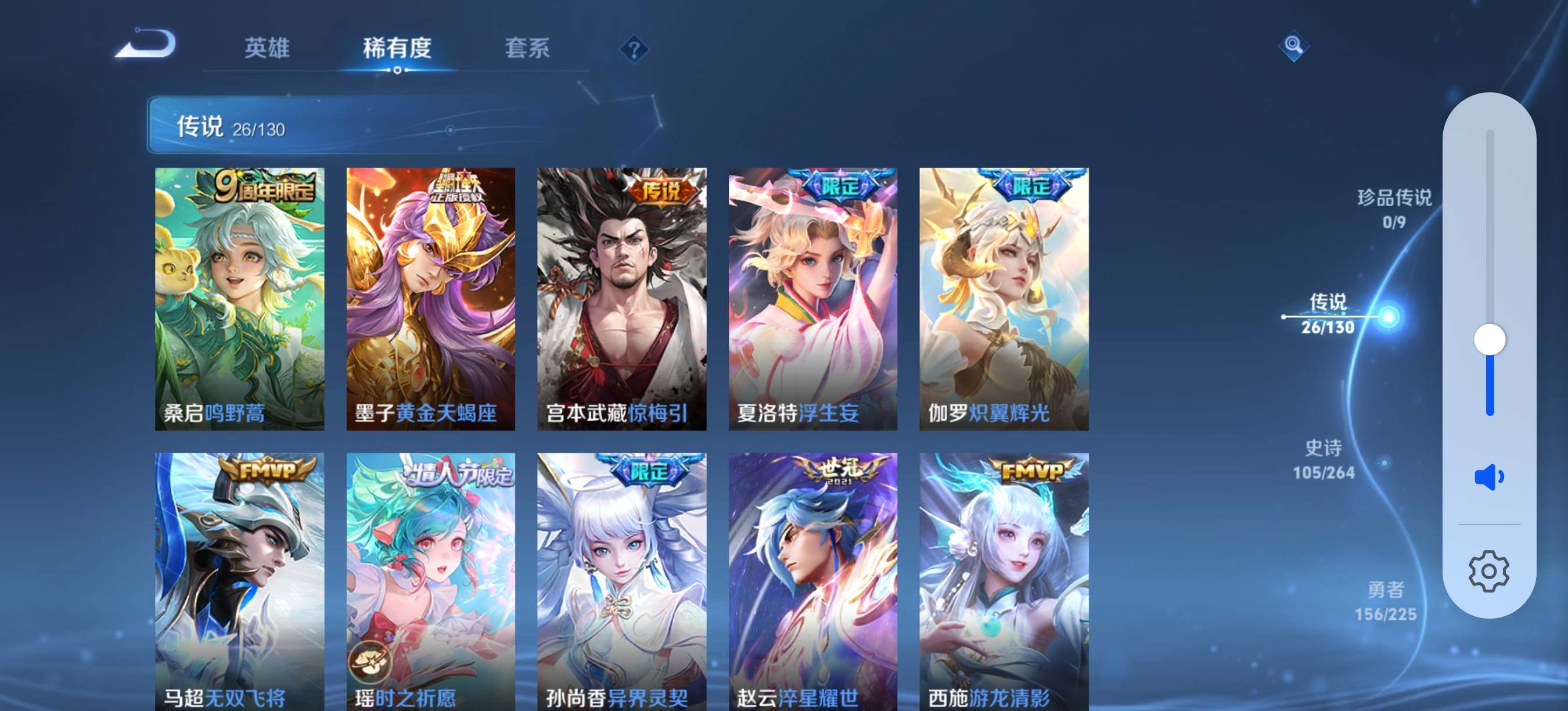Viewport: 1568px width, 711px height.
Task: Jump to the 史诗 rarity section
Action: 1324,459
